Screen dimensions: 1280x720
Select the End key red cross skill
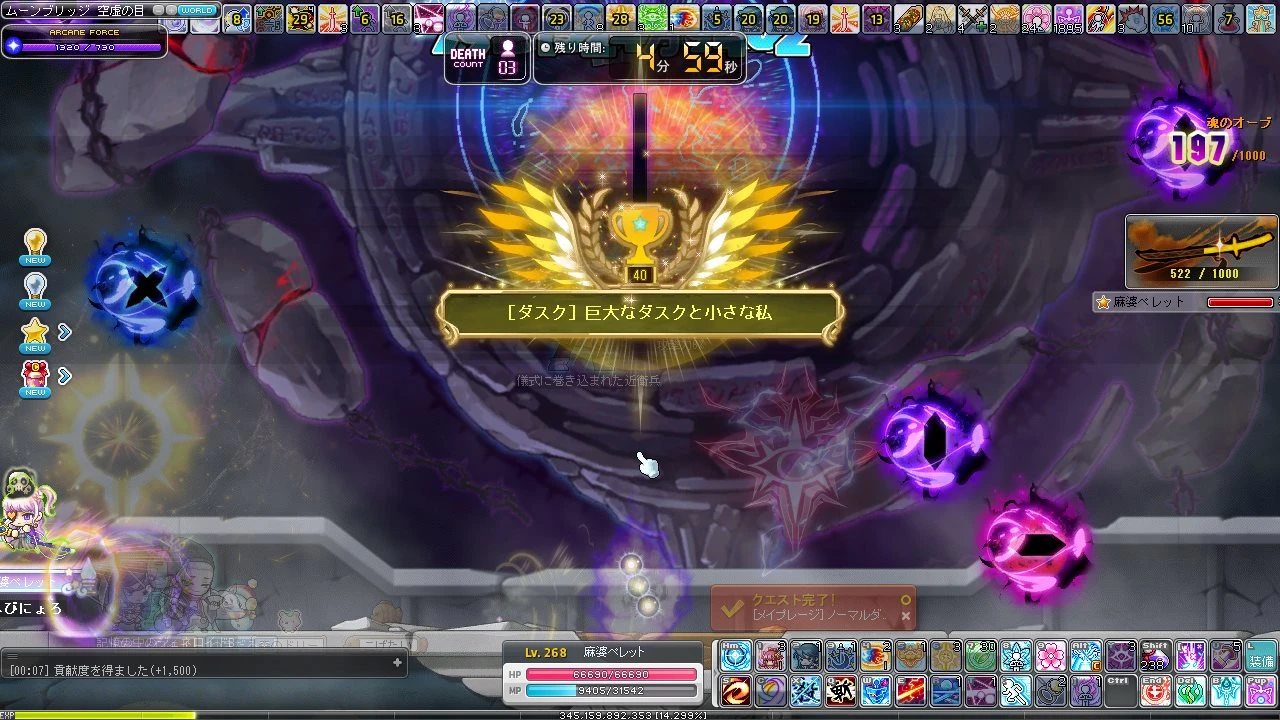click(x=1156, y=691)
